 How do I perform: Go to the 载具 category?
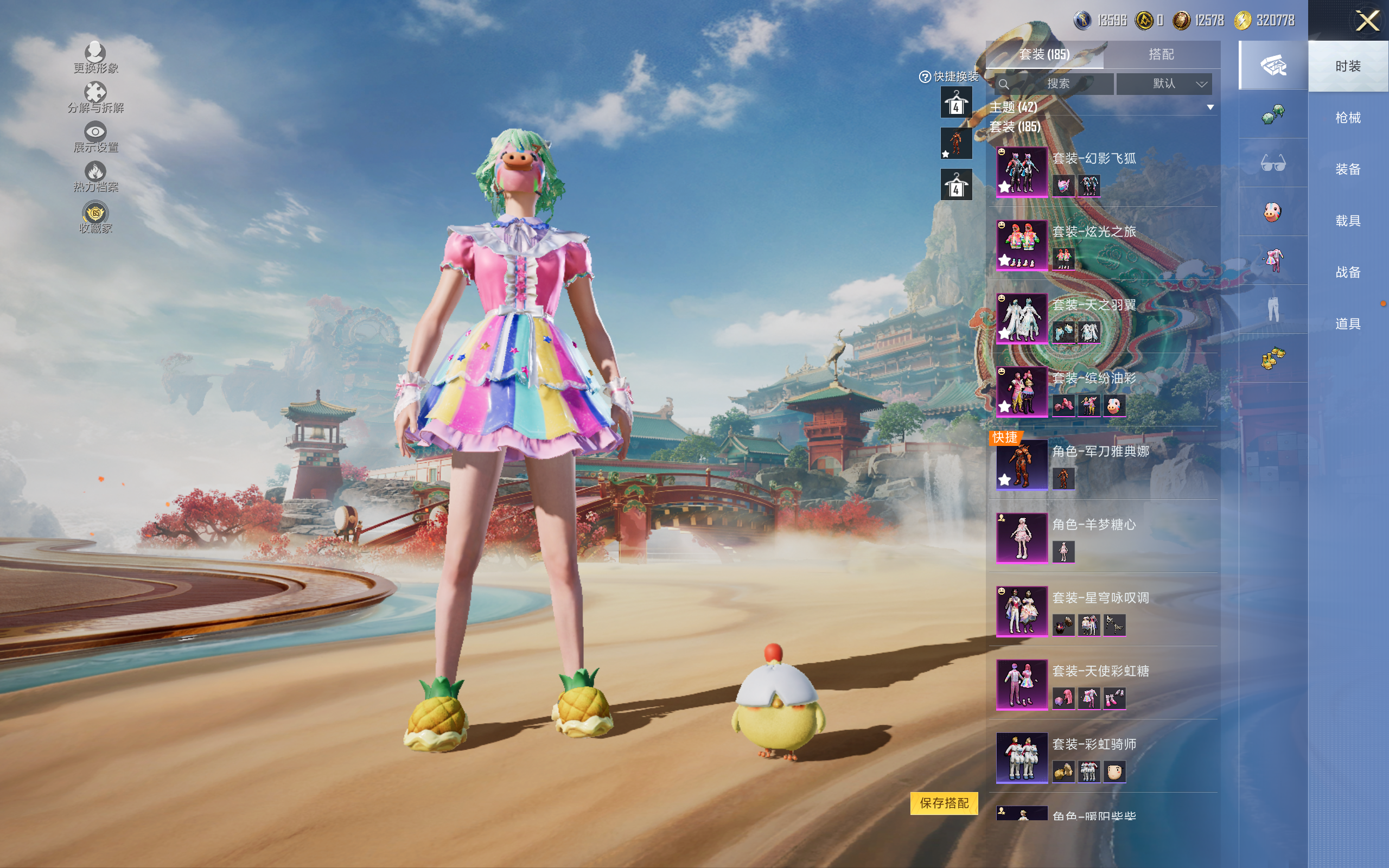[x=1347, y=221]
